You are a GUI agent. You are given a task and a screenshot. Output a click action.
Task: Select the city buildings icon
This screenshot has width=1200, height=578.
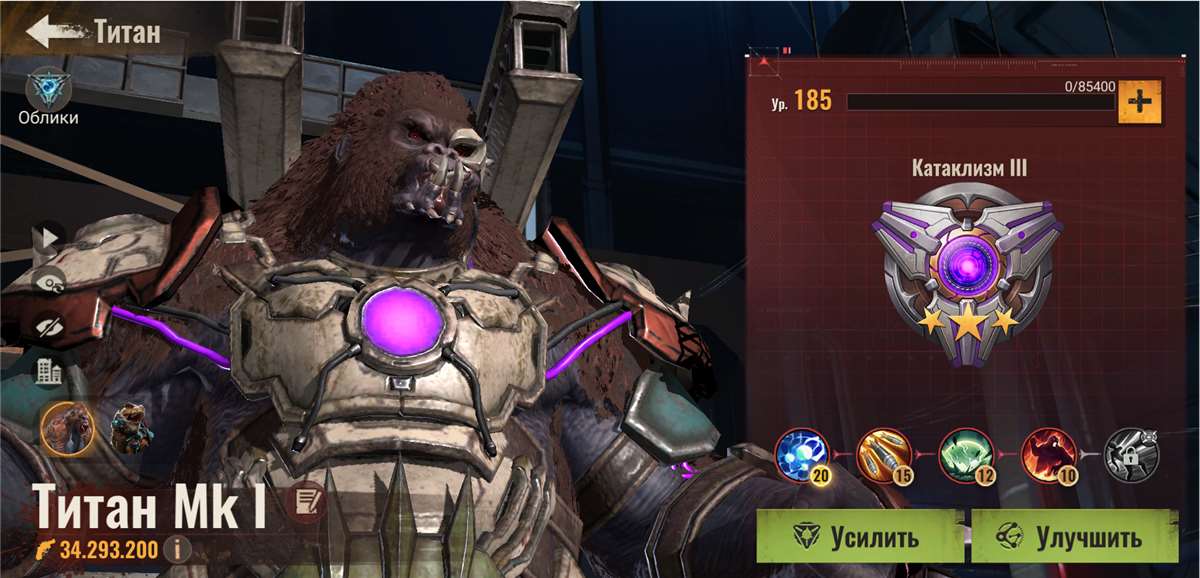click(x=48, y=372)
